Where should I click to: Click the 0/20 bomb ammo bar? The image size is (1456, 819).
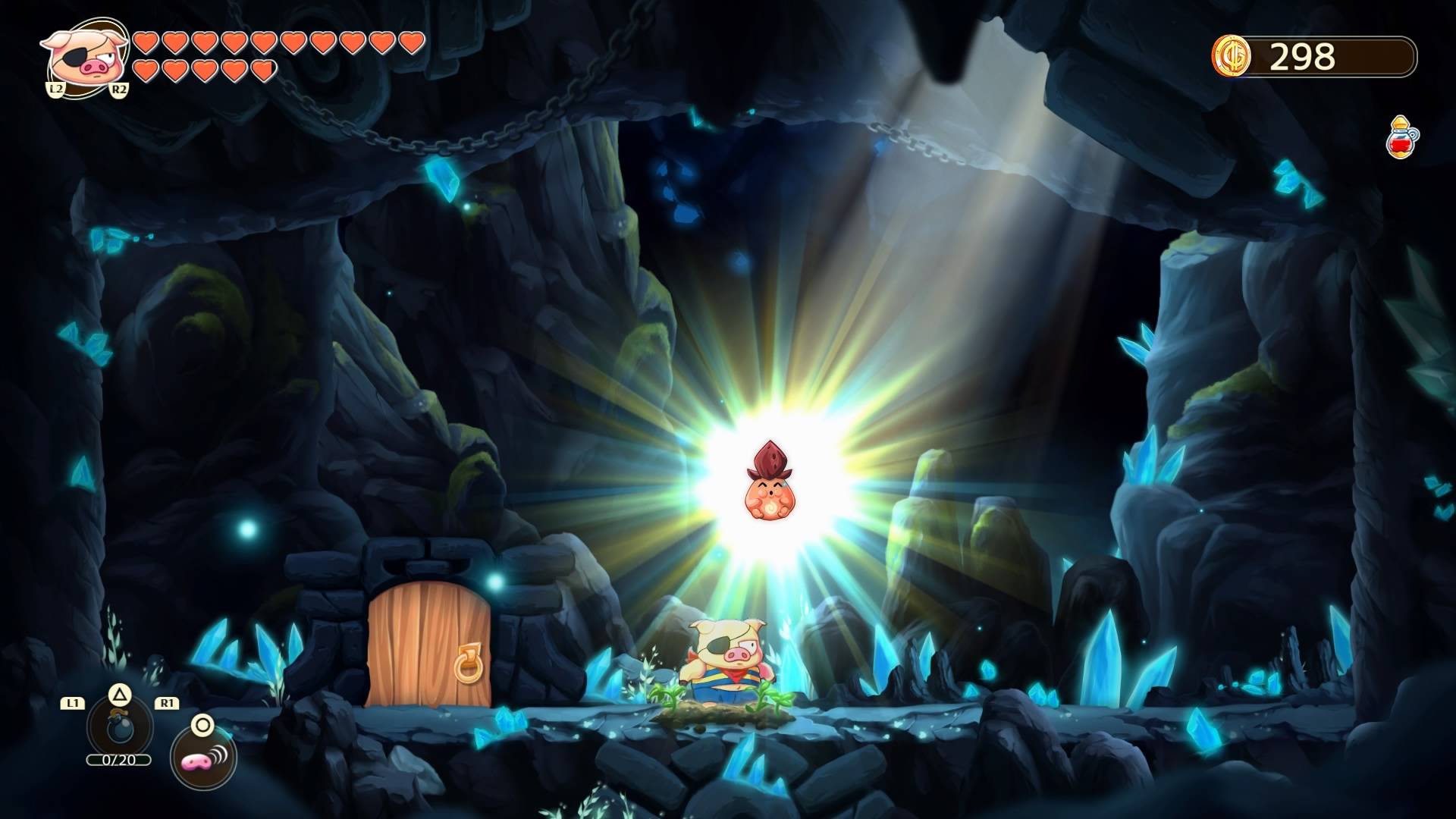118,760
